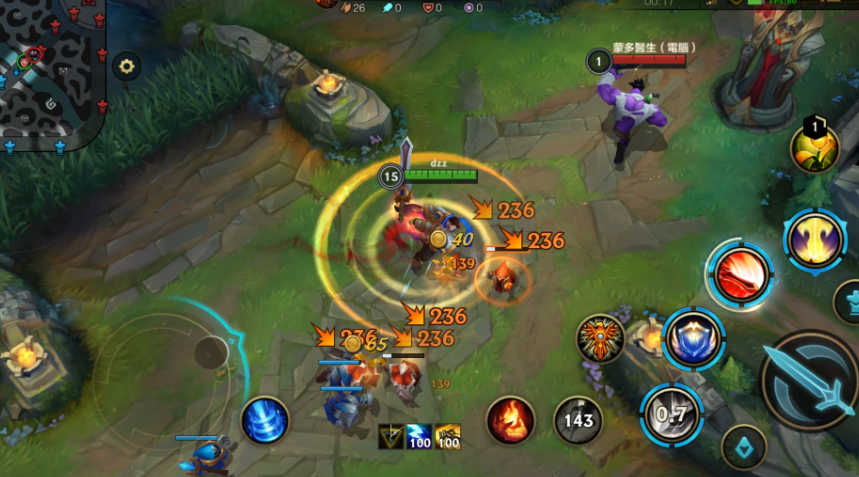859x477 pixels.
Task: Tap the diamond minion-target button
Action: click(x=744, y=446)
